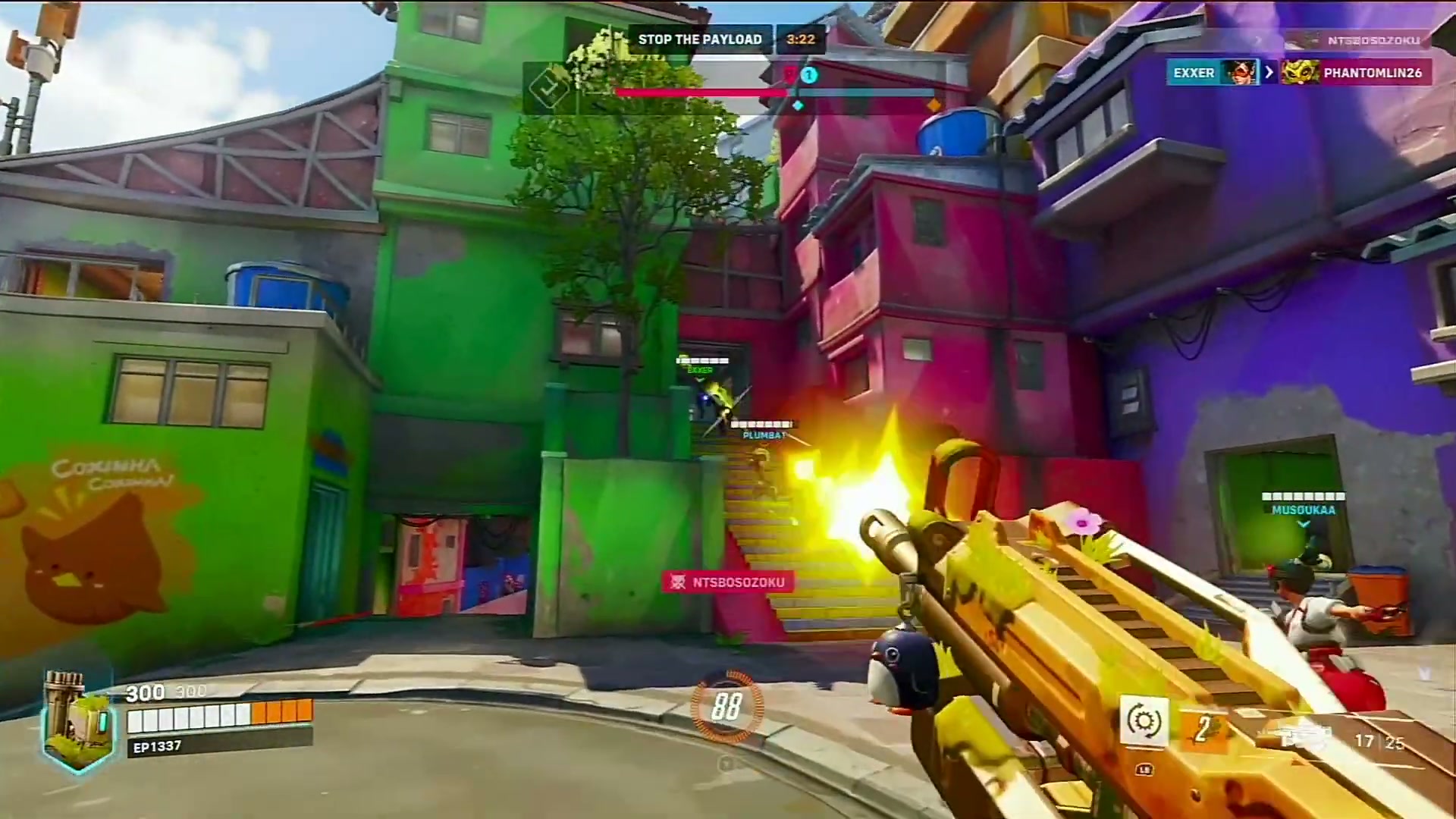Expand the killfeed chevron between EXXER and PHANTOMLIN26
1456x819 pixels.
[x=1269, y=73]
